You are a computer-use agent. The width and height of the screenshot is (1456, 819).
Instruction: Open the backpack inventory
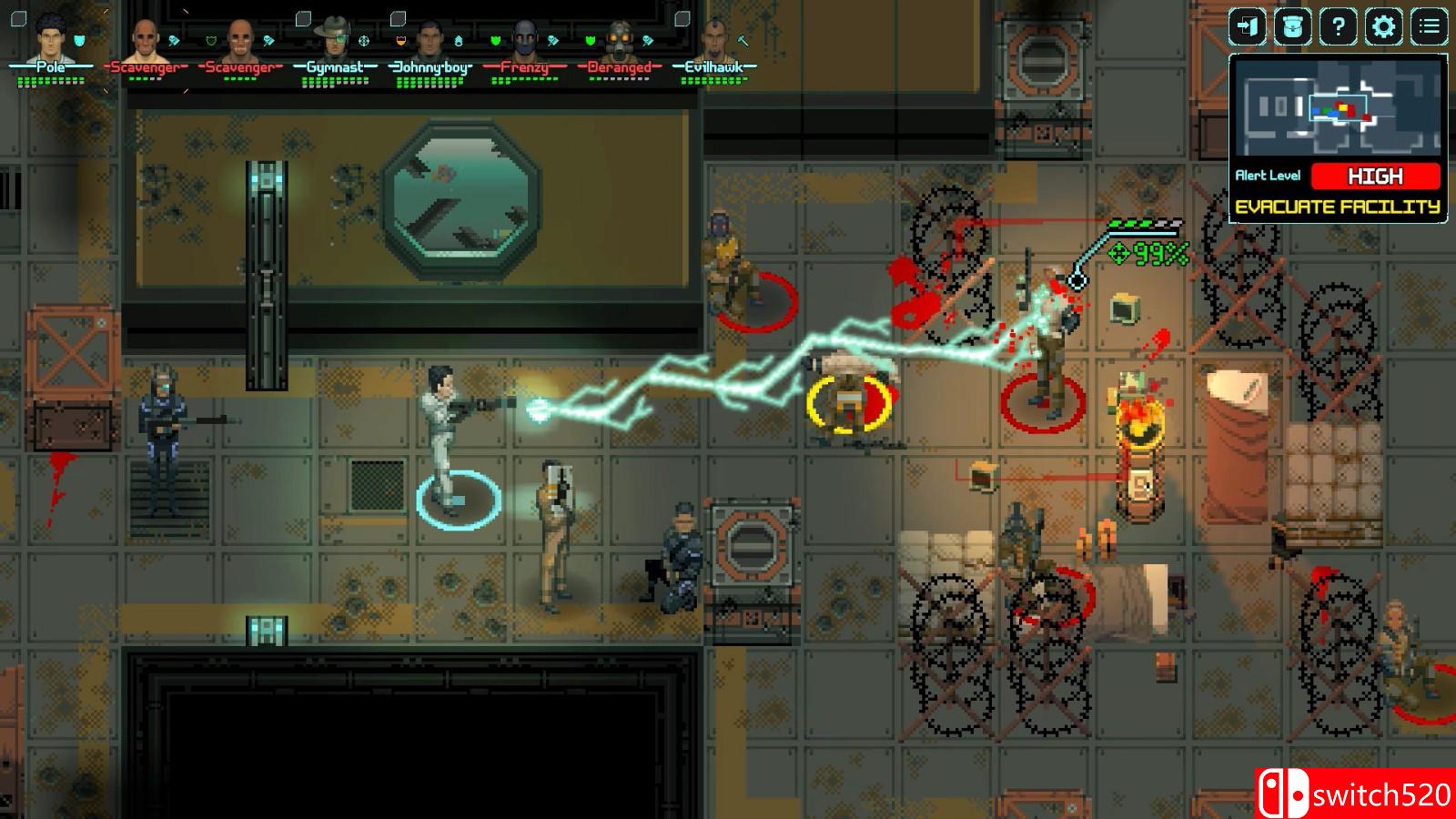(x=1292, y=26)
